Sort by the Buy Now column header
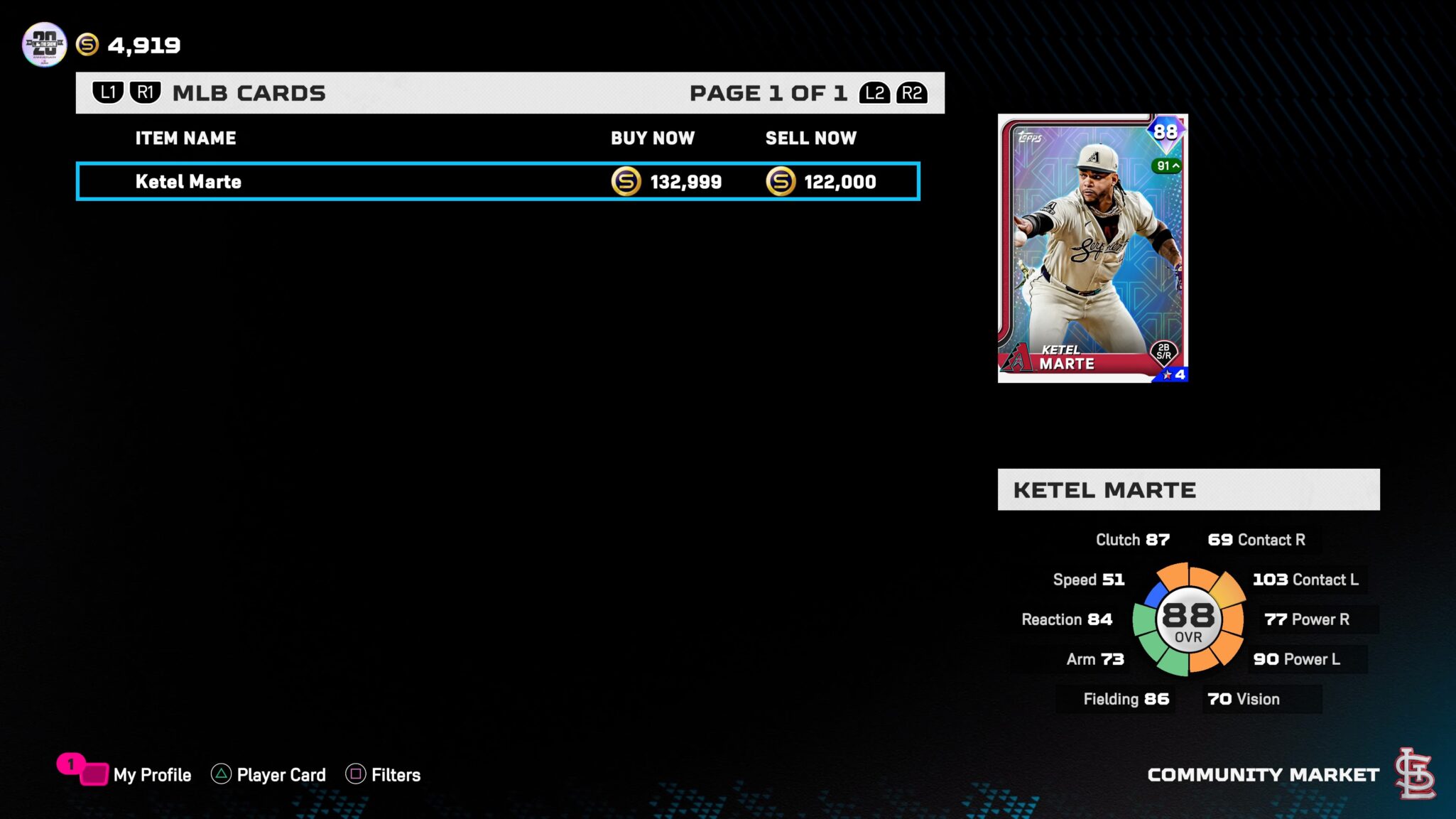 pos(653,139)
